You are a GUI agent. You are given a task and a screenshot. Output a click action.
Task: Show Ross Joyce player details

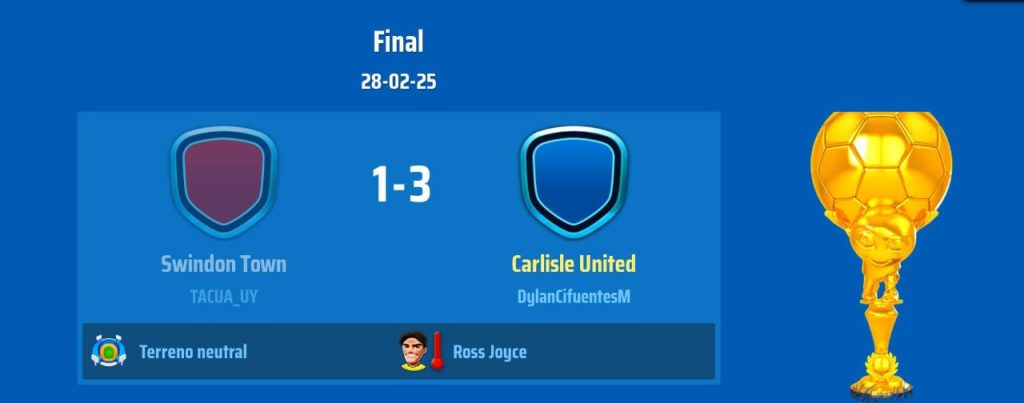[489, 352]
